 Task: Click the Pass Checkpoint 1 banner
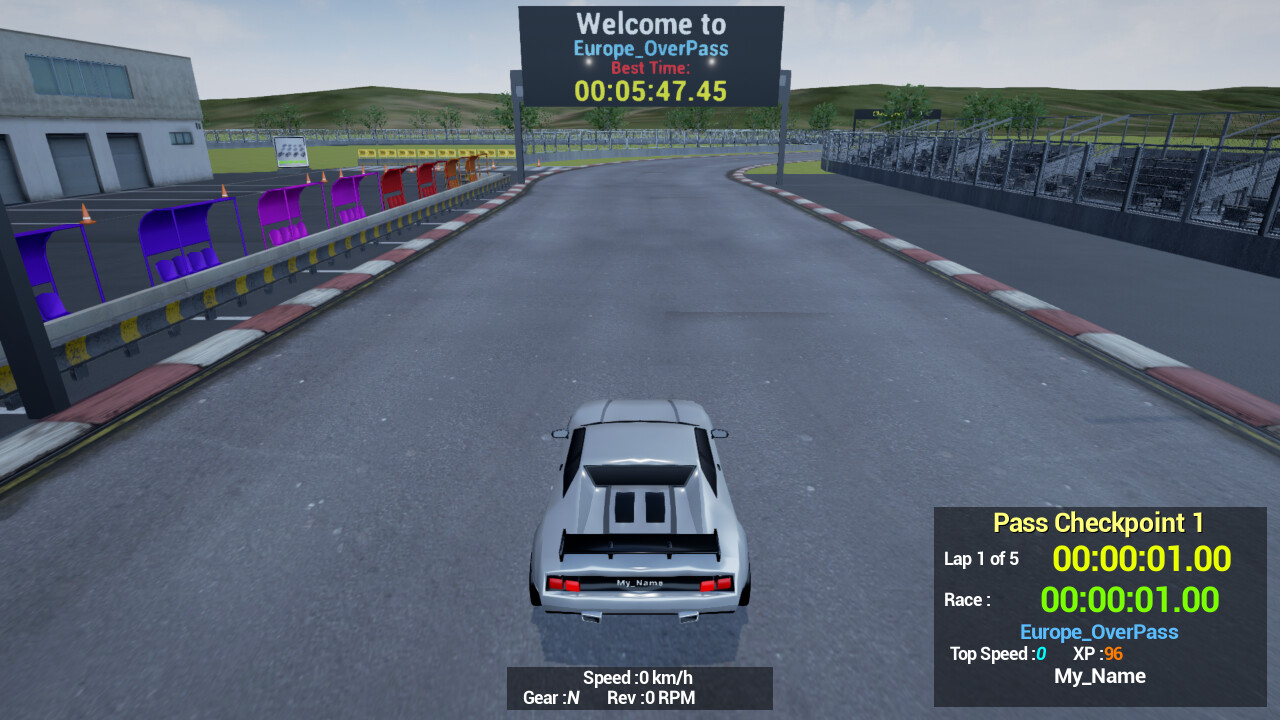tap(1098, 522)
